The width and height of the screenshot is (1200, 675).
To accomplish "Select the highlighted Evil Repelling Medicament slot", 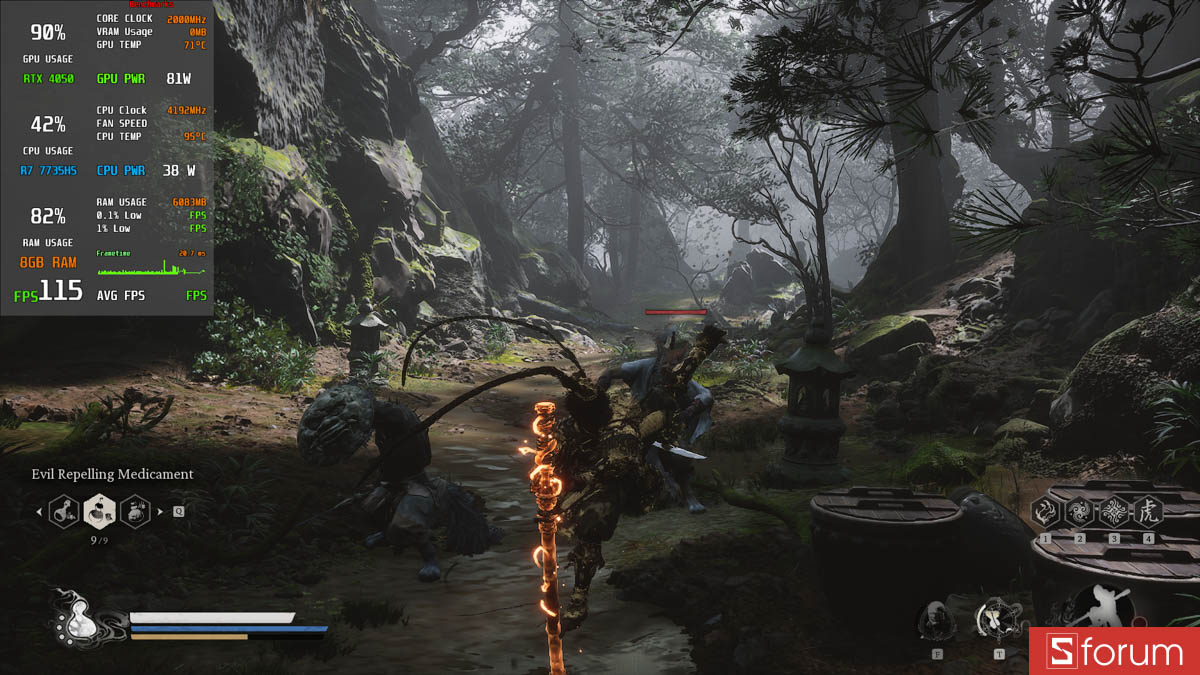I will (99, 511).
